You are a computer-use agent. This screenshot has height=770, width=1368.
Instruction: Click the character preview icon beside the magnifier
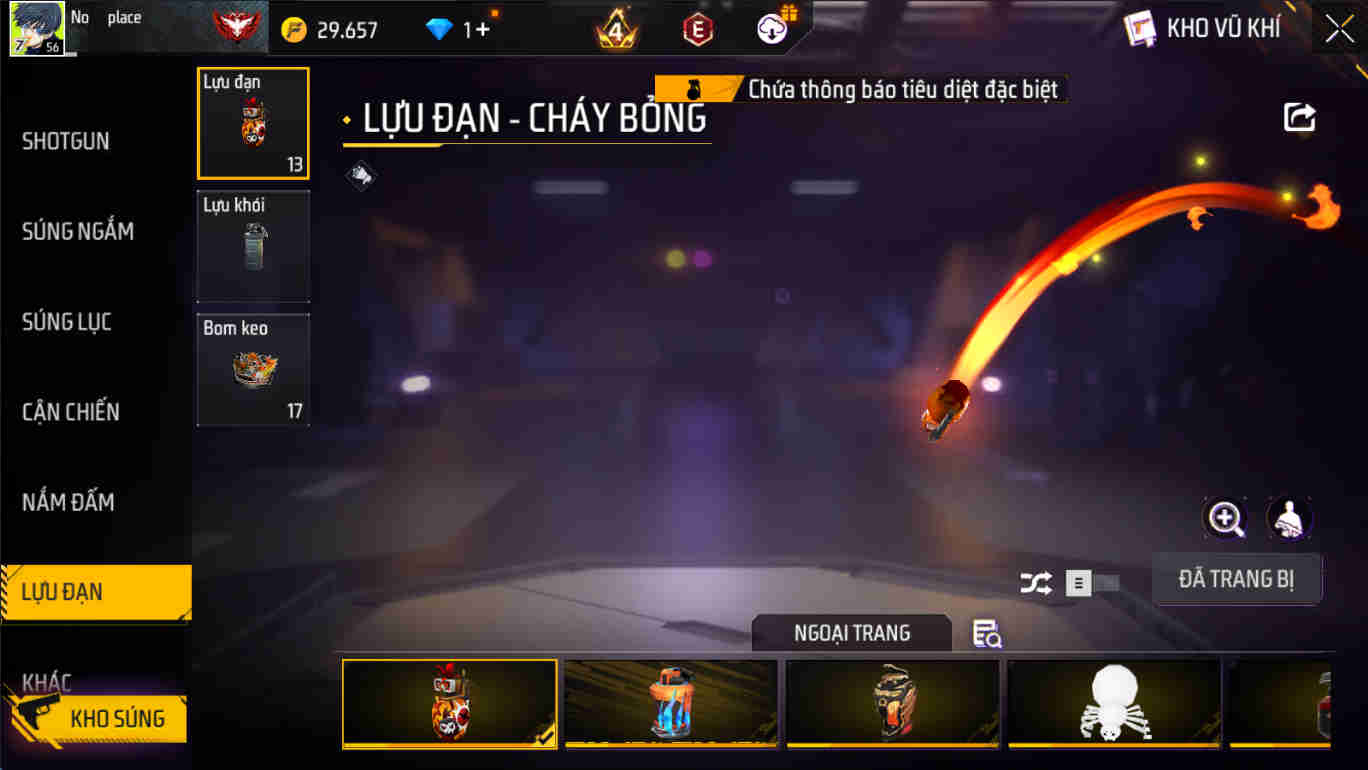(1289, 518)
